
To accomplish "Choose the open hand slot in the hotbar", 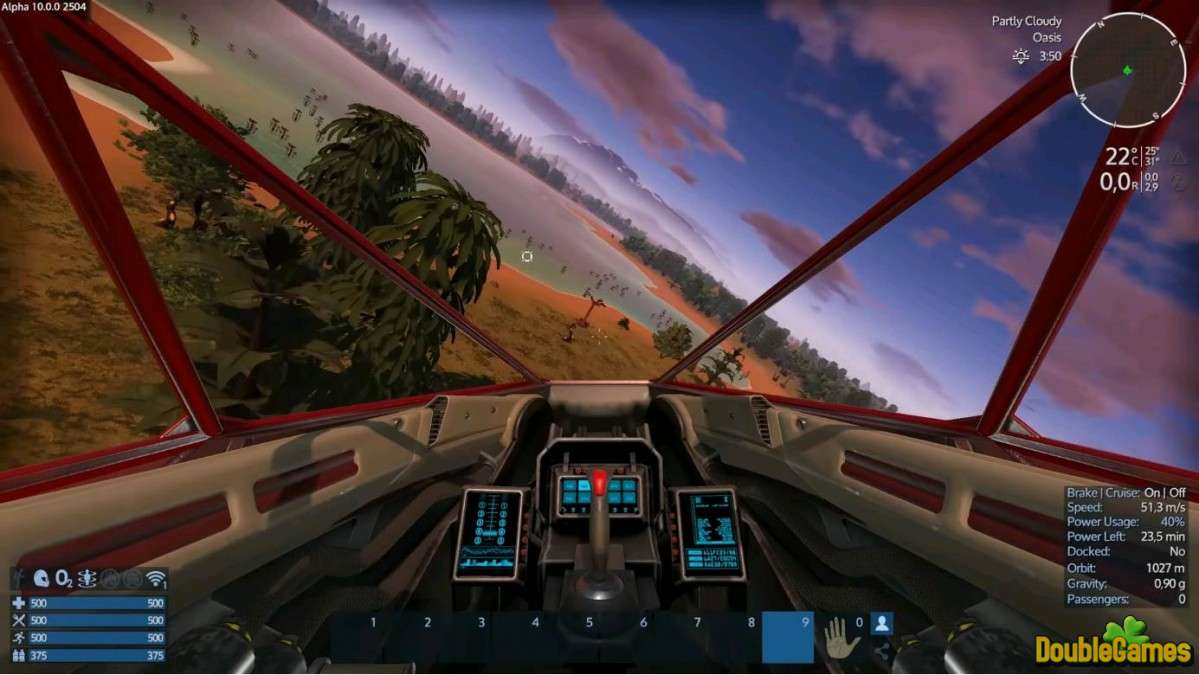I will [836, 636].
